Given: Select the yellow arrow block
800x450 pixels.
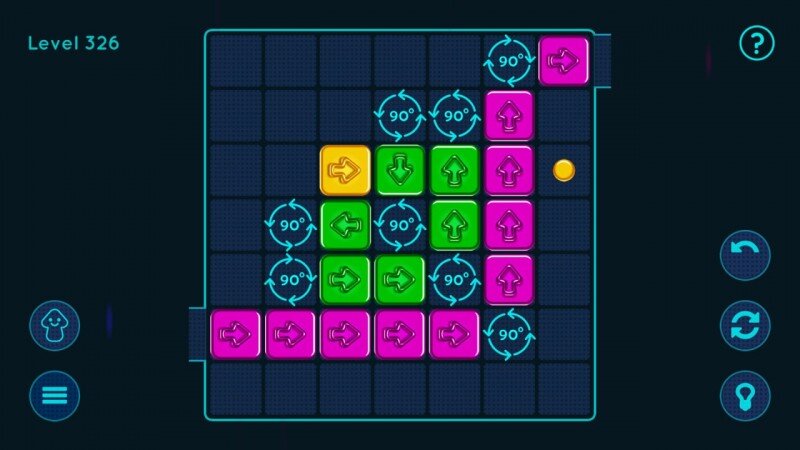Looking at the screenshot, I should click(x=345, y=170).
